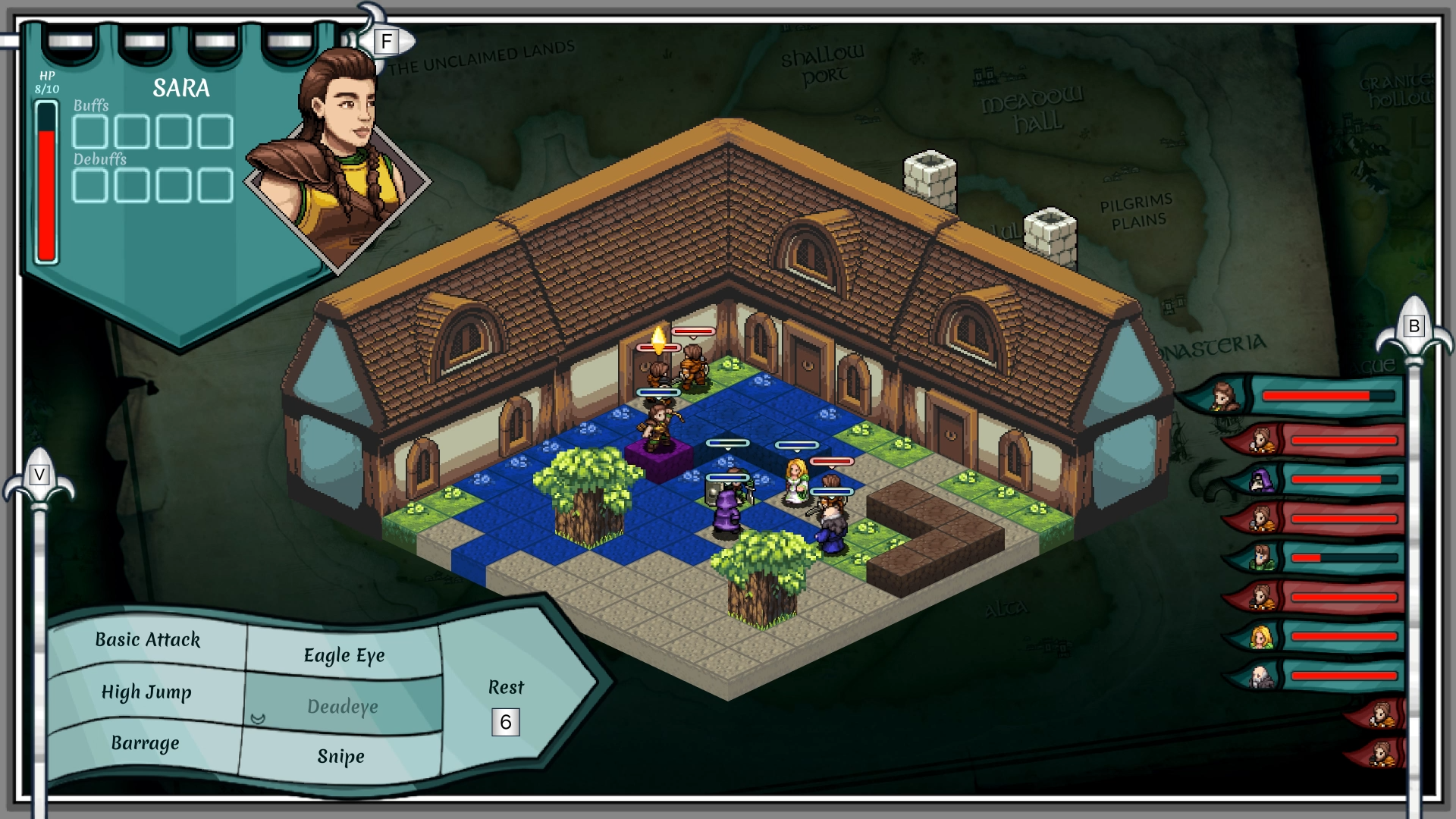
Task: End the turn with Rest
Action: [x=506, y=688]
